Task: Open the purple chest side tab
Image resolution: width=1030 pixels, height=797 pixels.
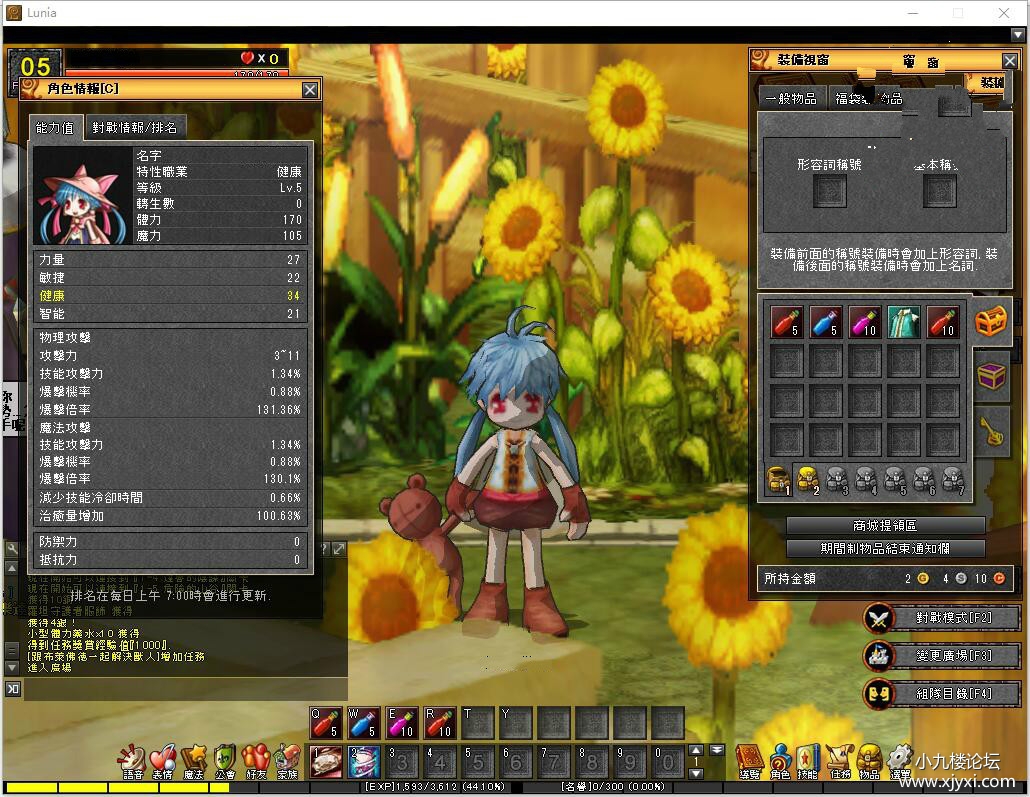Action: (991, 376)
